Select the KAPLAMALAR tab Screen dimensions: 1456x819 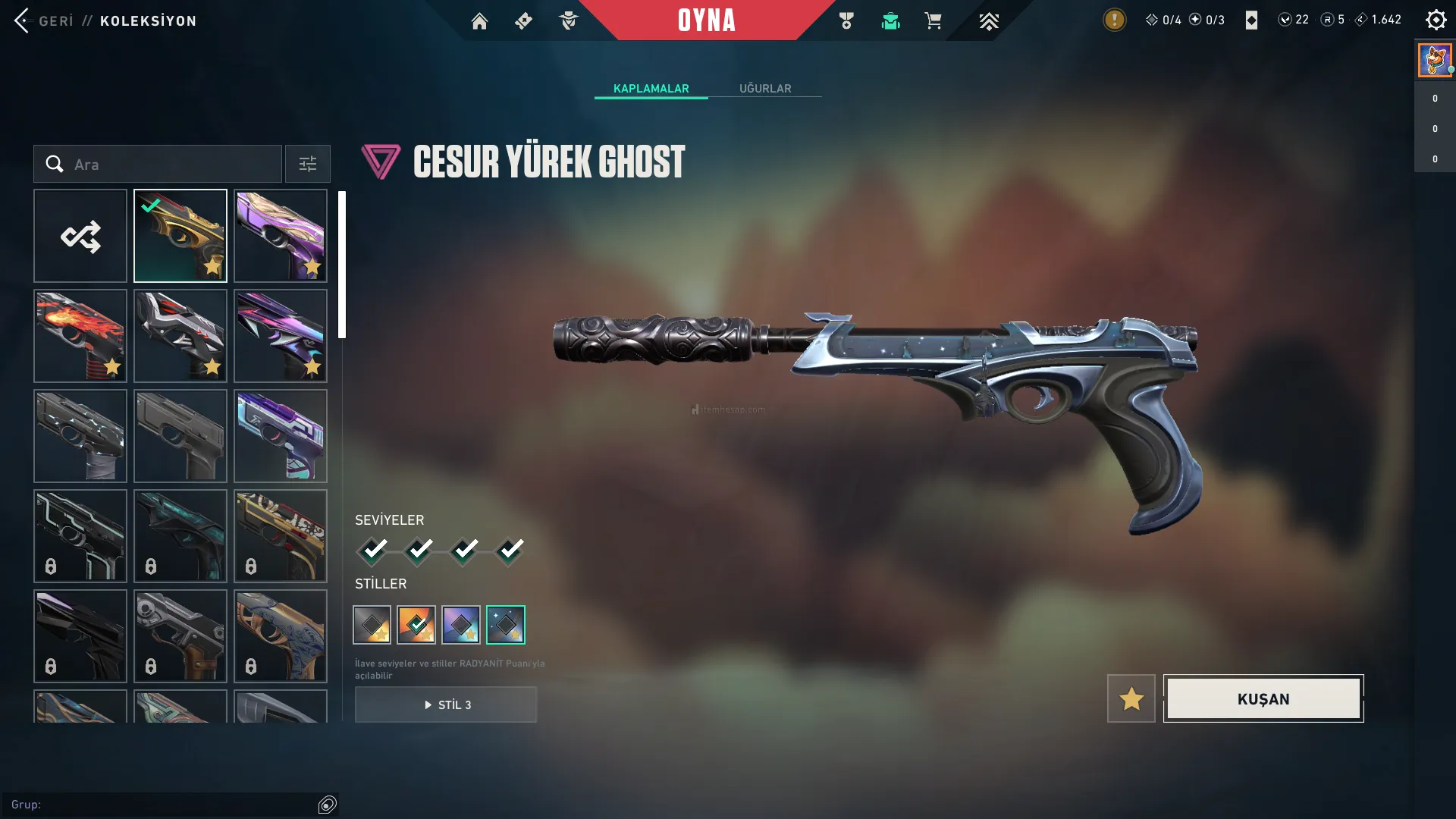pyautogui.click(x=651, y=89)
